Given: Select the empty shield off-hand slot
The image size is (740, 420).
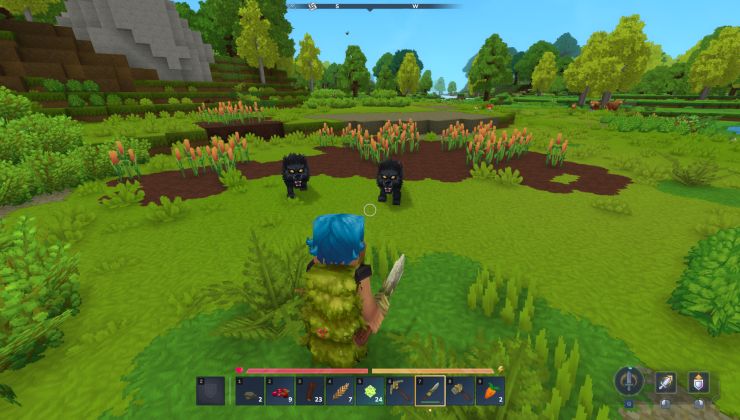Looking at the screenshot, I should (x=210, y=390).
